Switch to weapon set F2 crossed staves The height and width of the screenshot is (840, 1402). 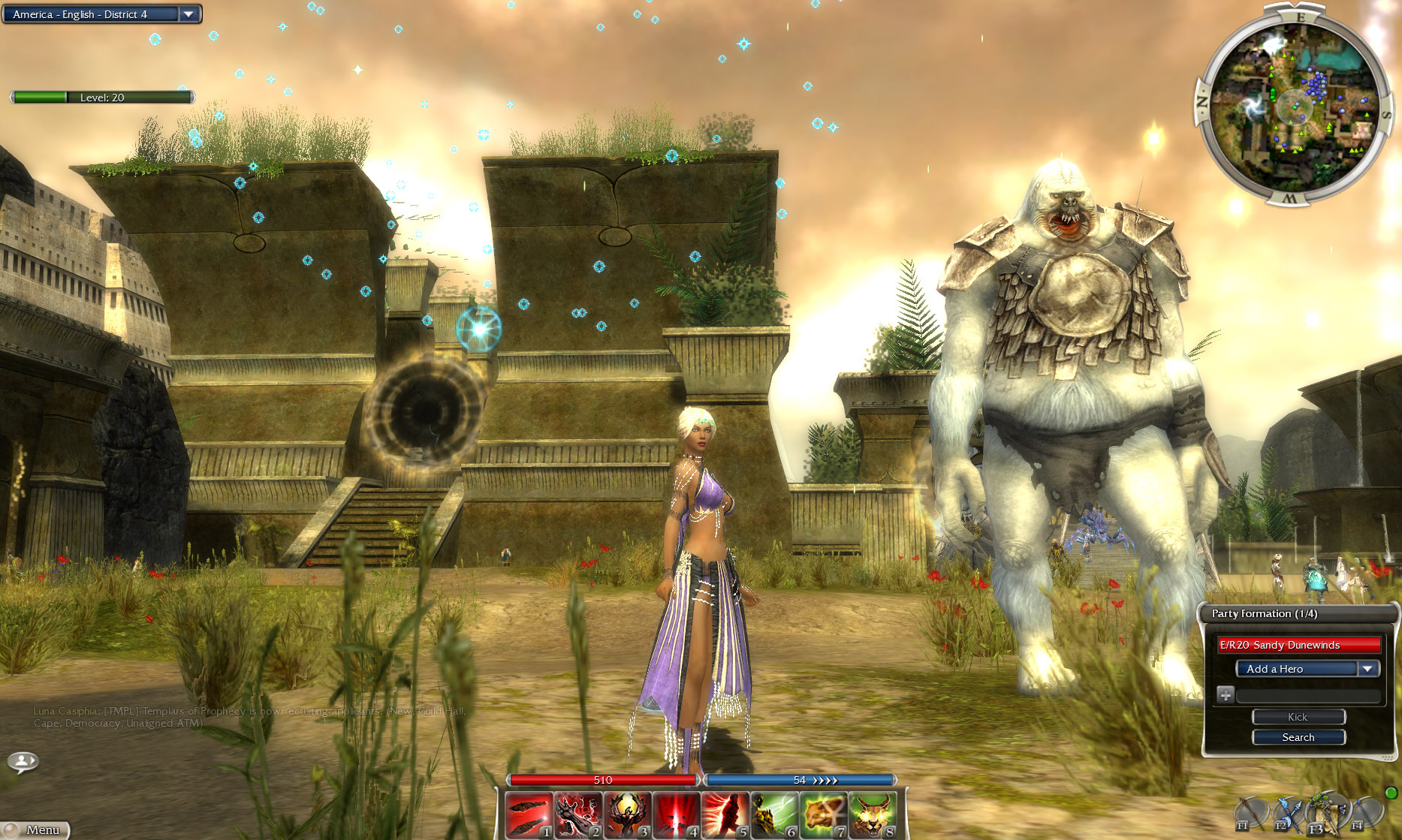click(x=1288, y=814)
